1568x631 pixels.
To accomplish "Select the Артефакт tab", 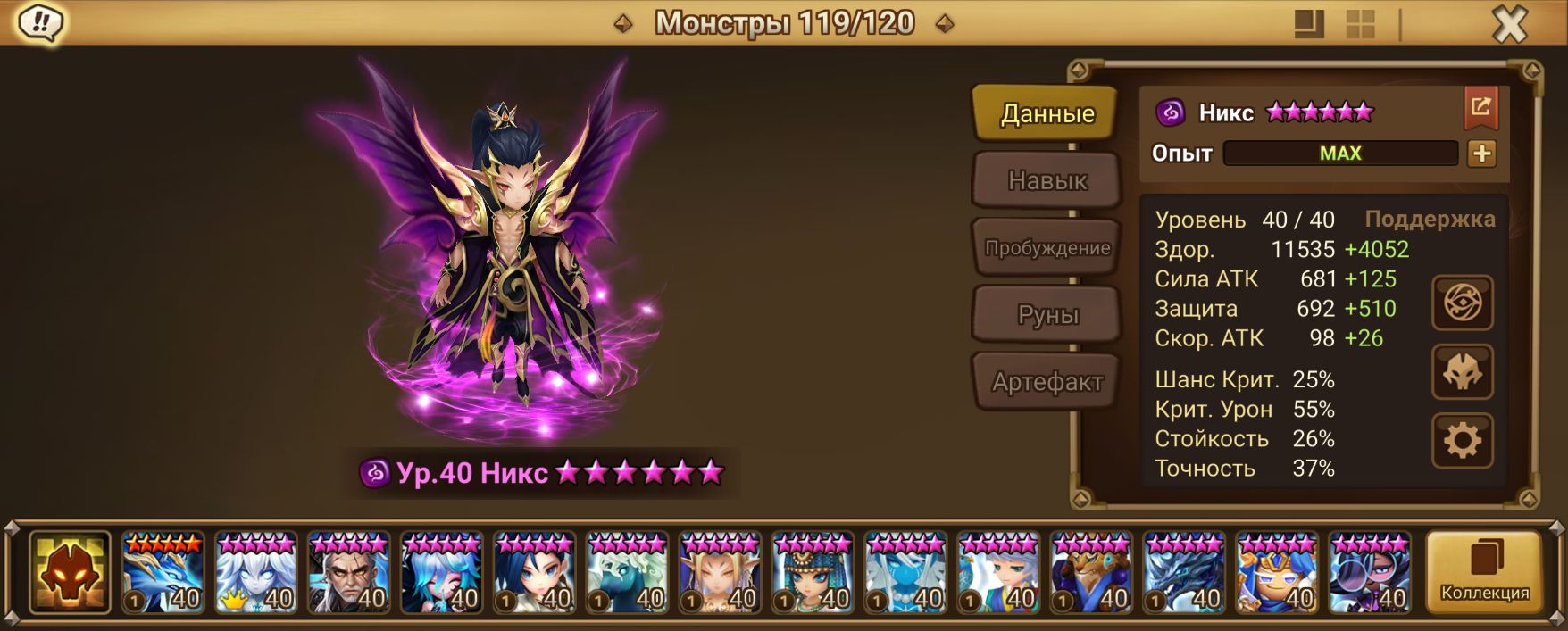I will (x=1047, y=382).
